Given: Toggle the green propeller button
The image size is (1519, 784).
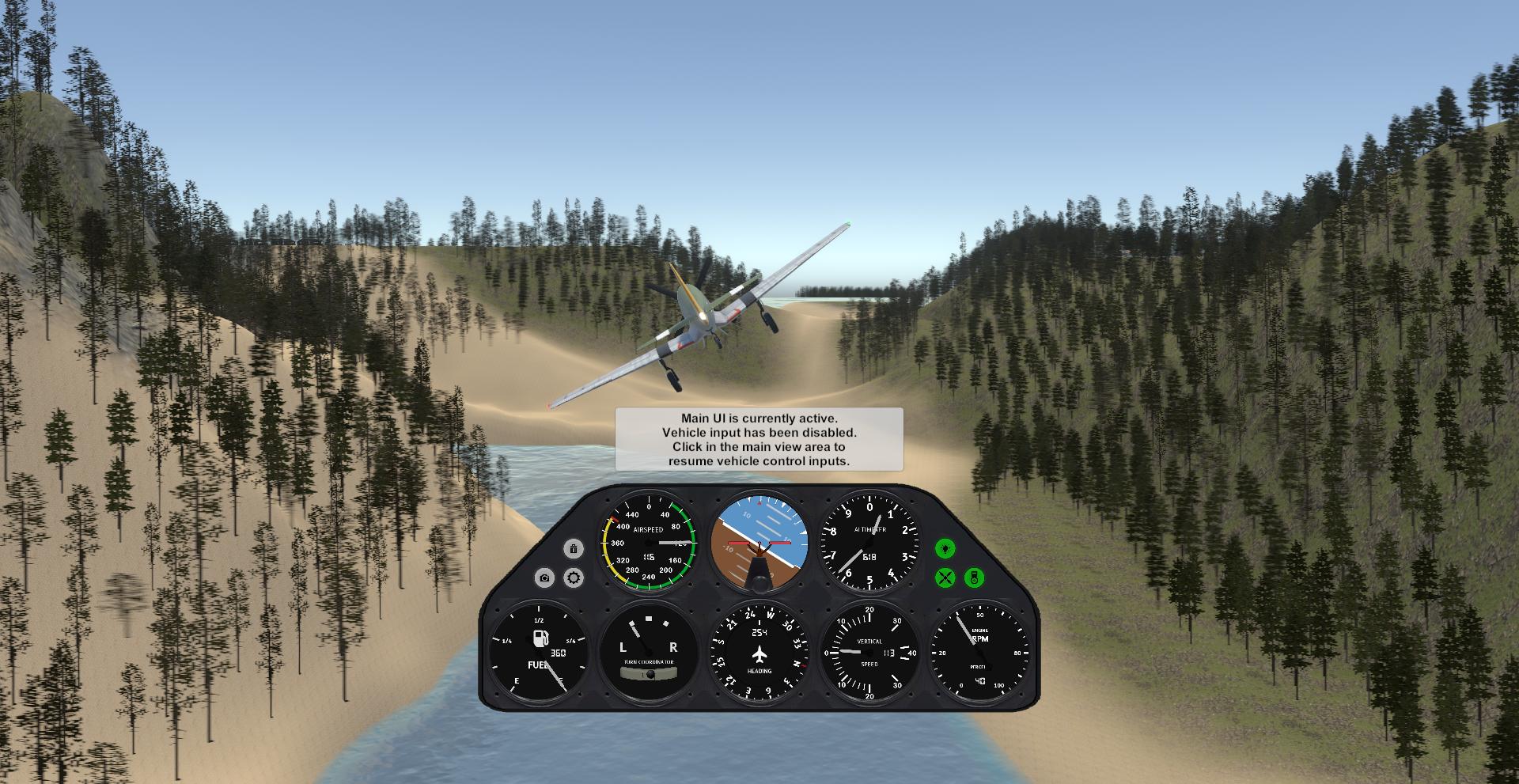Looking at the screenshot, I should [945, 578].
